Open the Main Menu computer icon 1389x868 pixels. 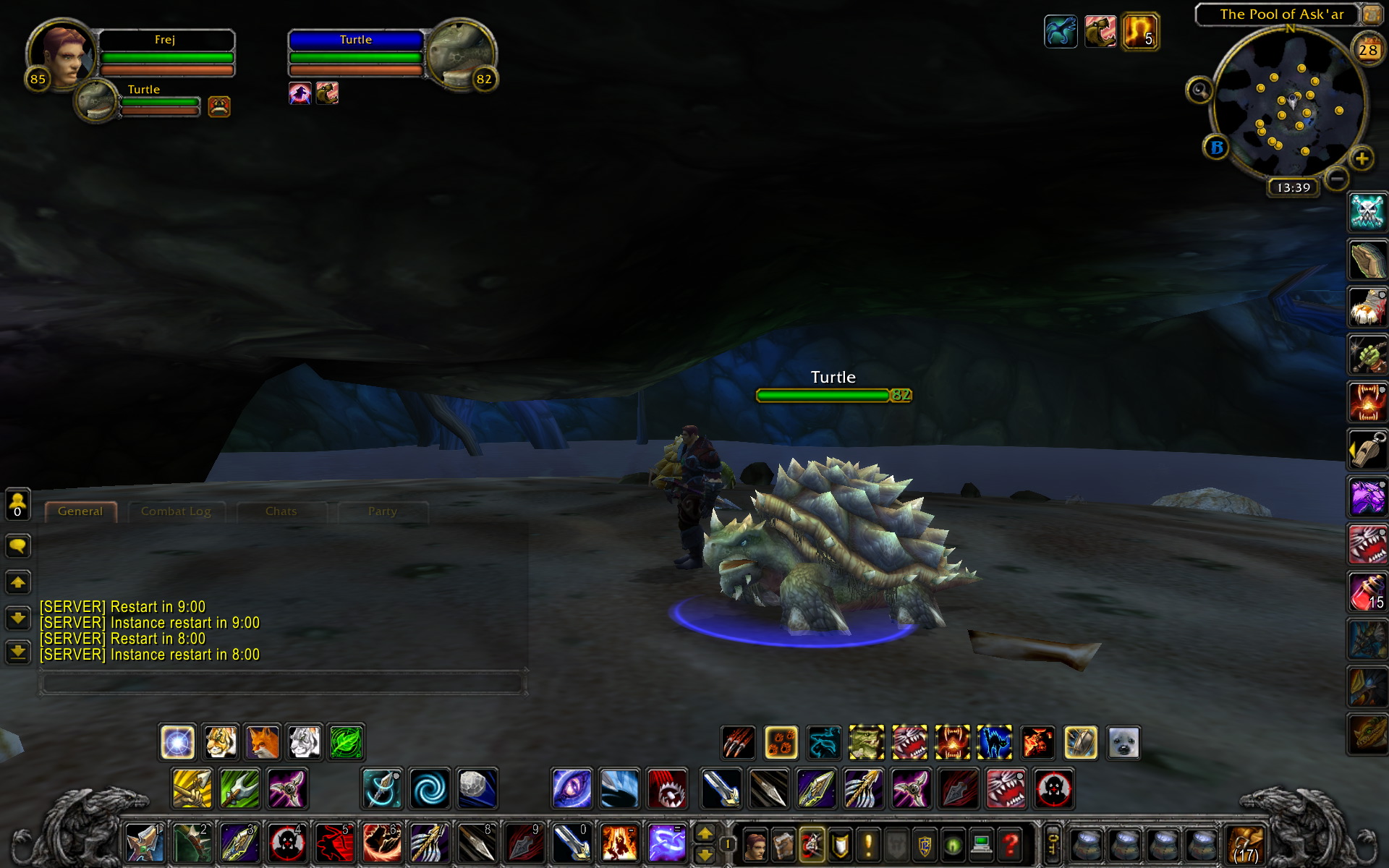click(x=982, y=843)
